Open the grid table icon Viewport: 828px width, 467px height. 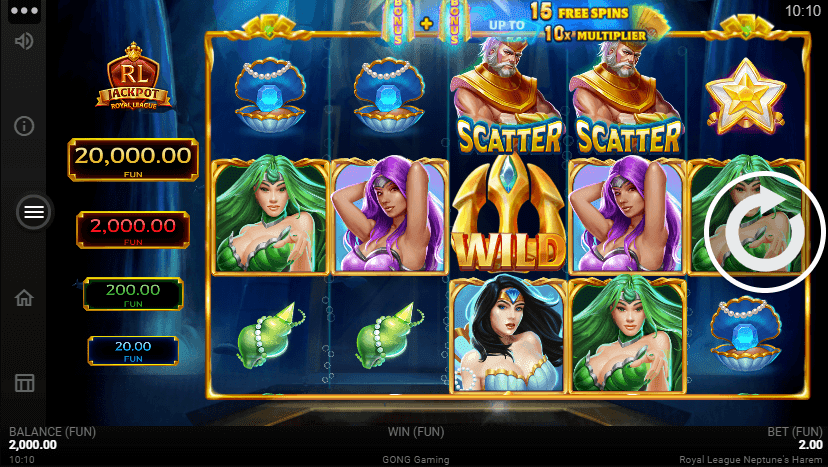tap(25, 383)
